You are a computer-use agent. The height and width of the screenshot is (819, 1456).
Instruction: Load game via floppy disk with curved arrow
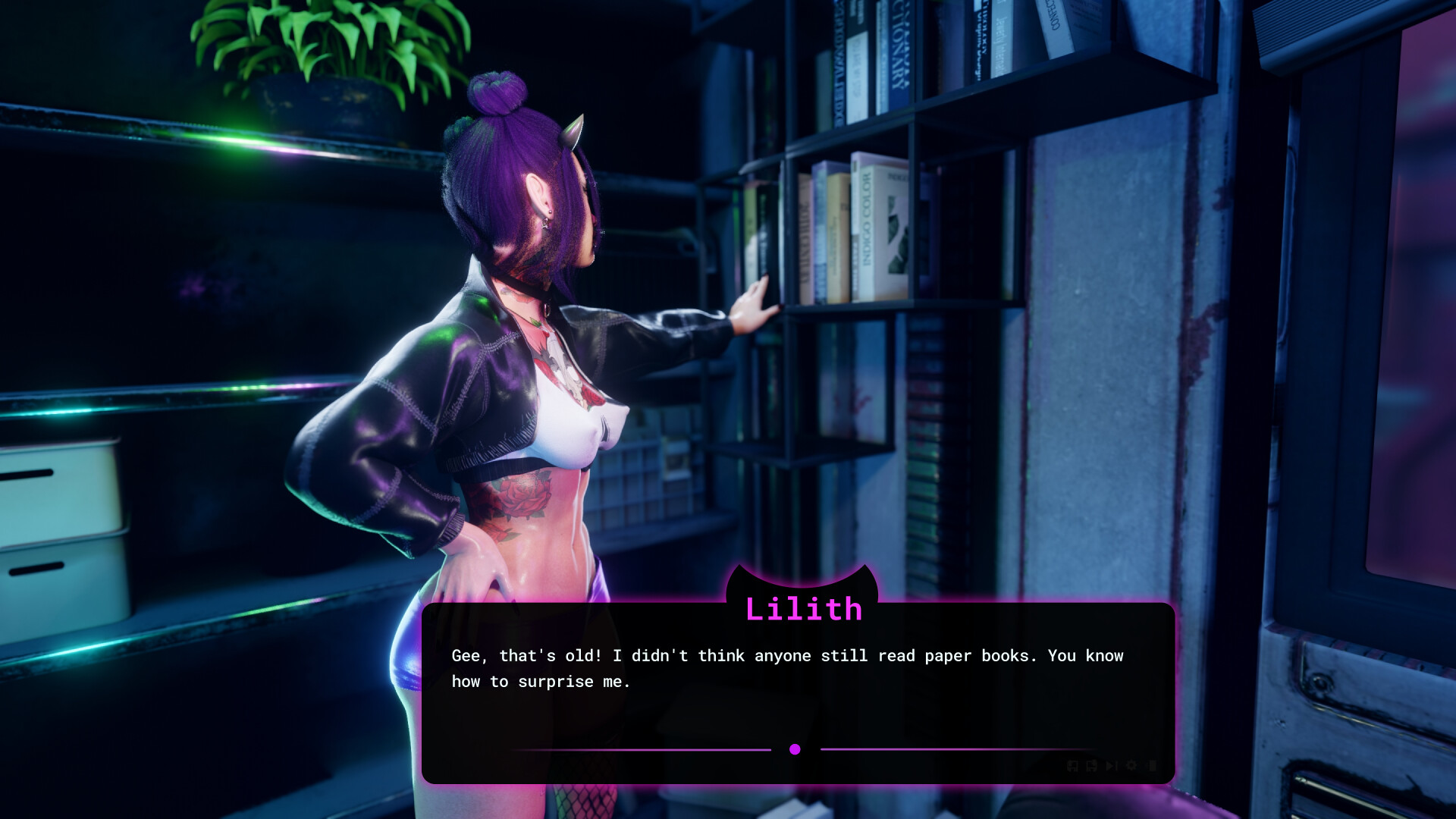1091,766
